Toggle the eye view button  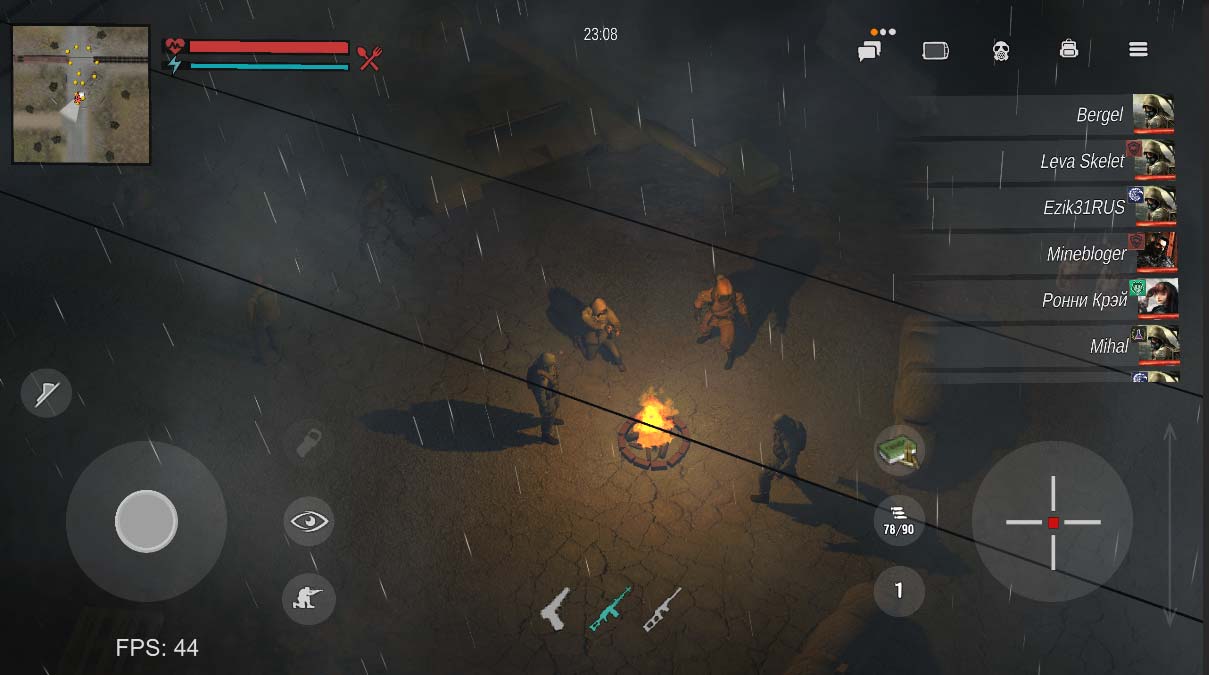coord(308,521)
